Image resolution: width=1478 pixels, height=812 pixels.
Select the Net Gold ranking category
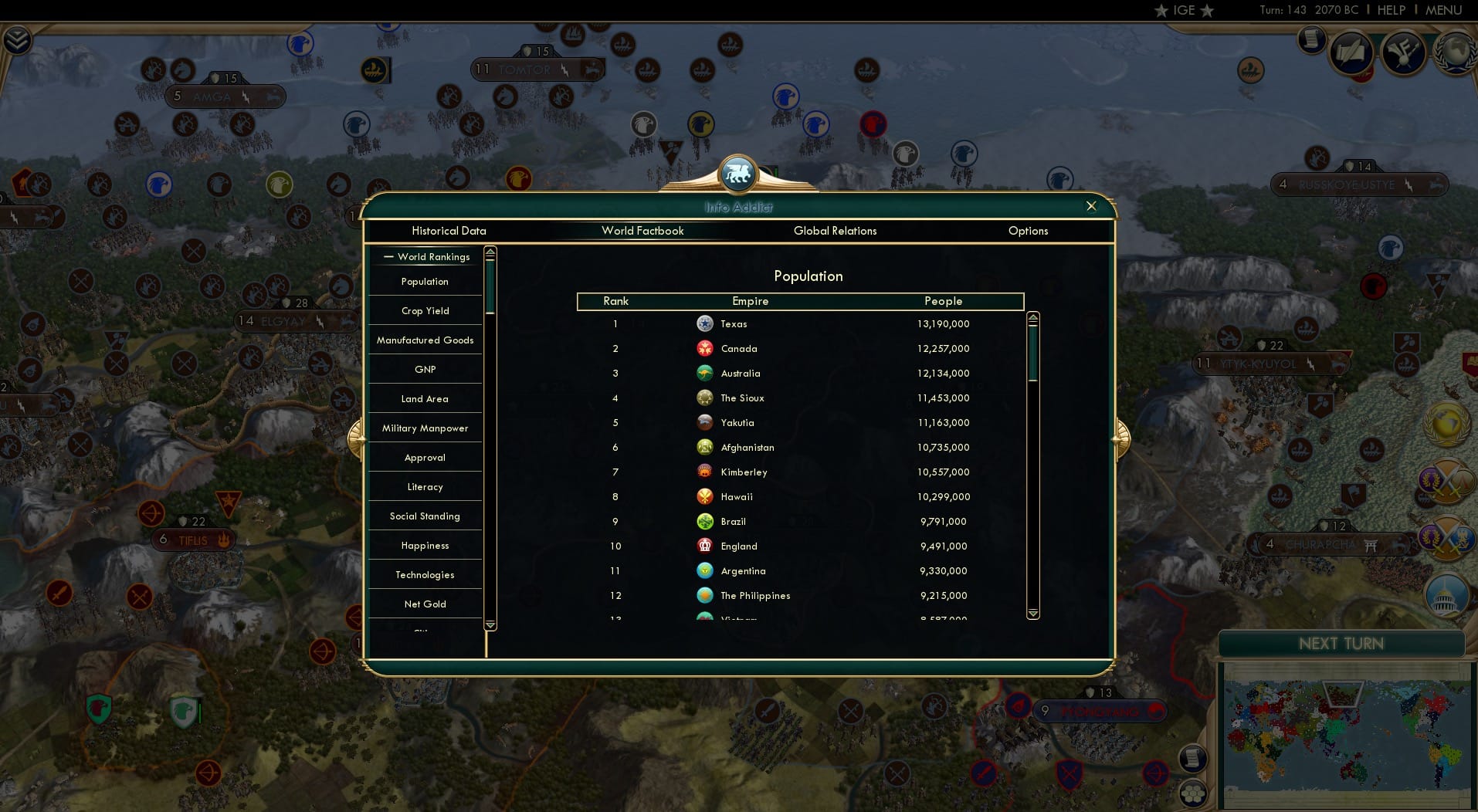(424, 604)
